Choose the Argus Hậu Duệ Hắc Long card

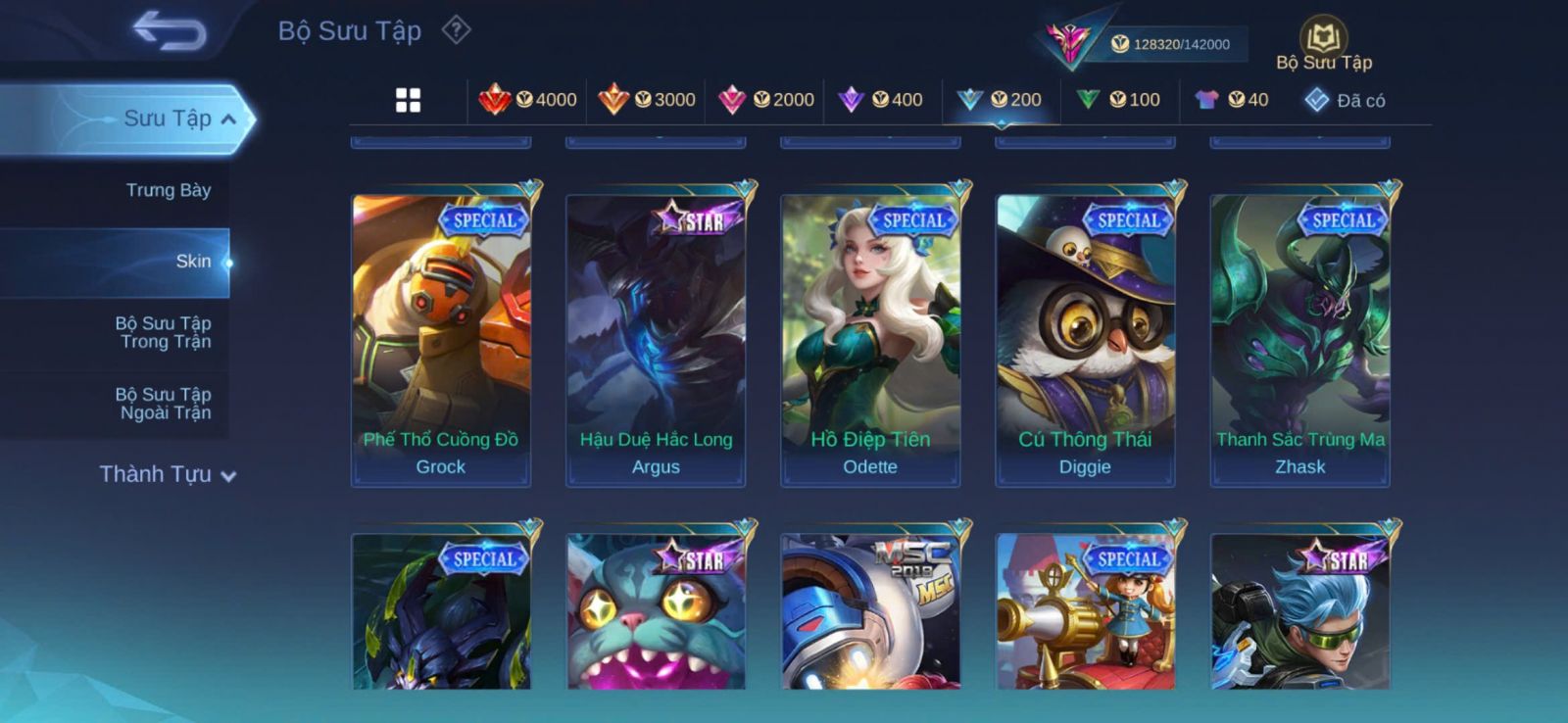coord(656,338)
